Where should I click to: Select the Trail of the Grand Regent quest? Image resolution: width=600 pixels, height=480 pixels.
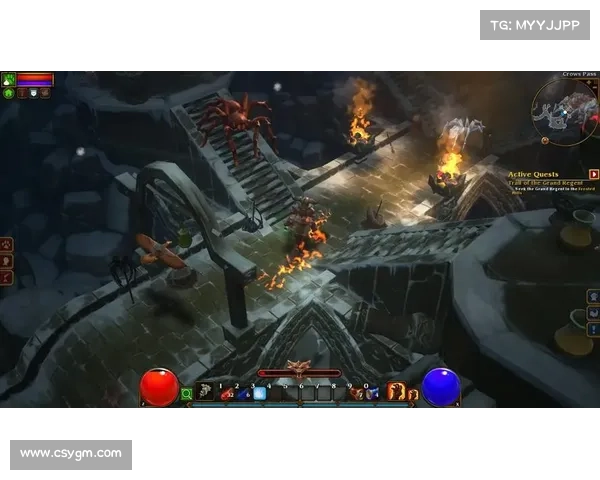point(545,184)
